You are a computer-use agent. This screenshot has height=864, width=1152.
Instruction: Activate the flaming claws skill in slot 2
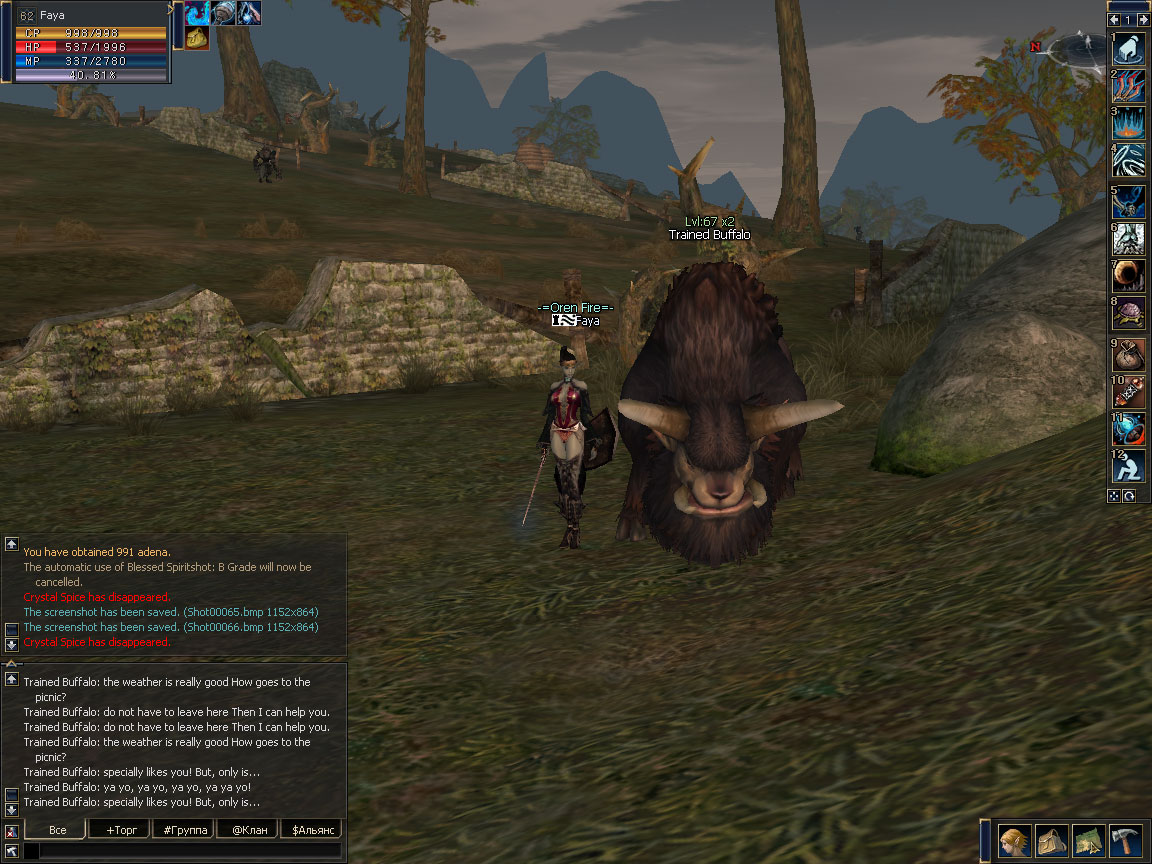click(1130, 86)
